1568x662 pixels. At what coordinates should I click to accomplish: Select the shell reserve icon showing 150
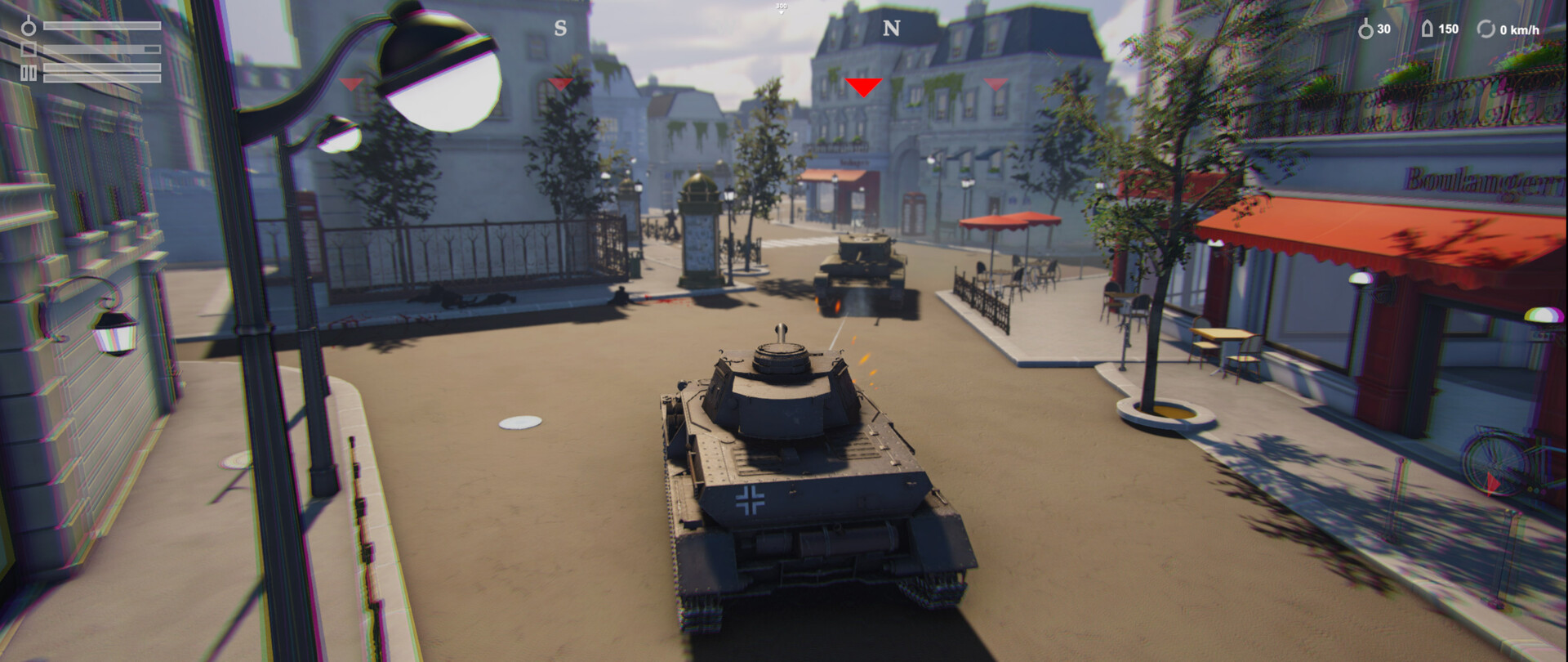[1428, 30]
